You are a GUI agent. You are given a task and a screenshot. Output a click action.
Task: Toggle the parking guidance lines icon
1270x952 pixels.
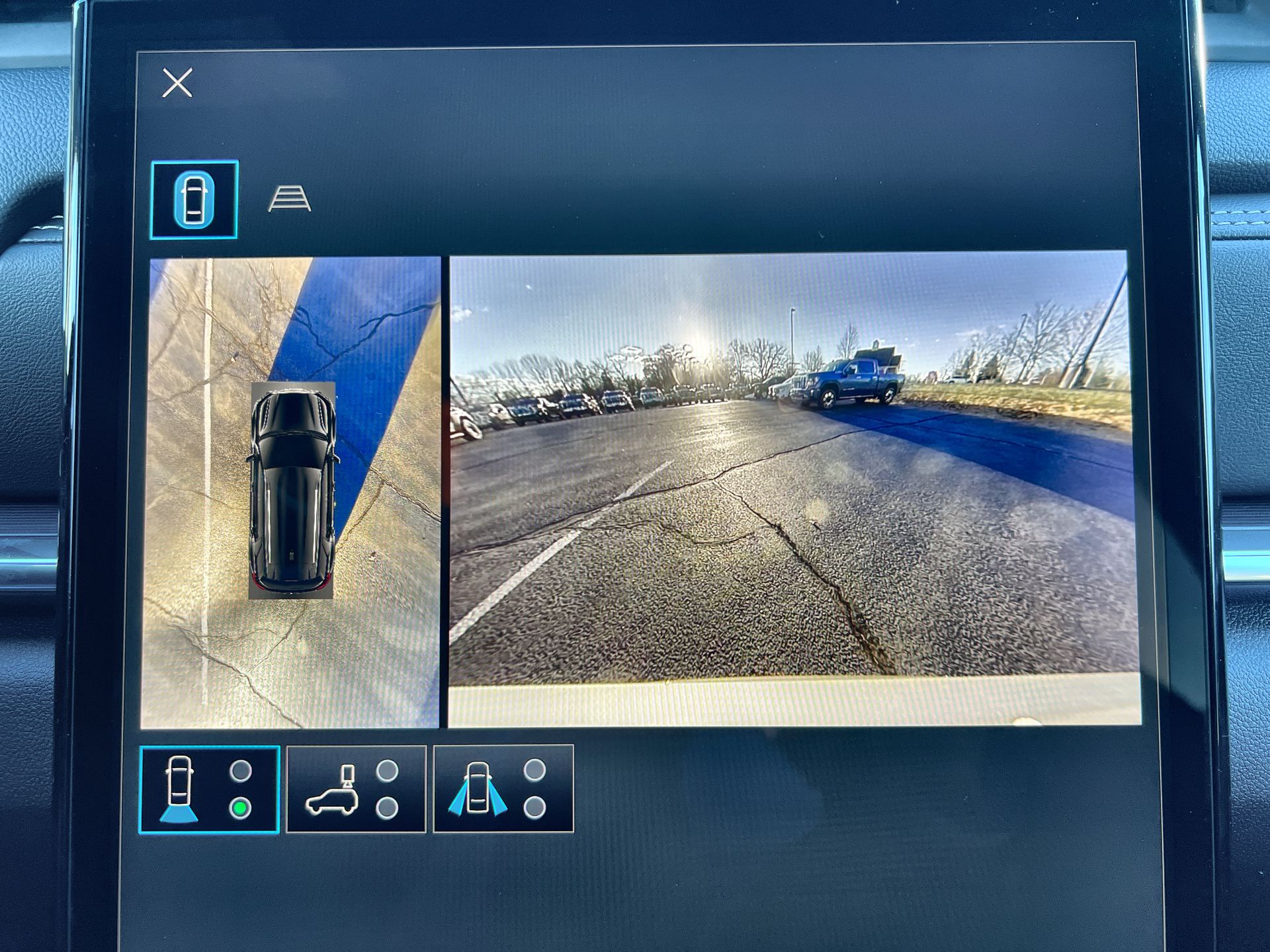[289, 198]
